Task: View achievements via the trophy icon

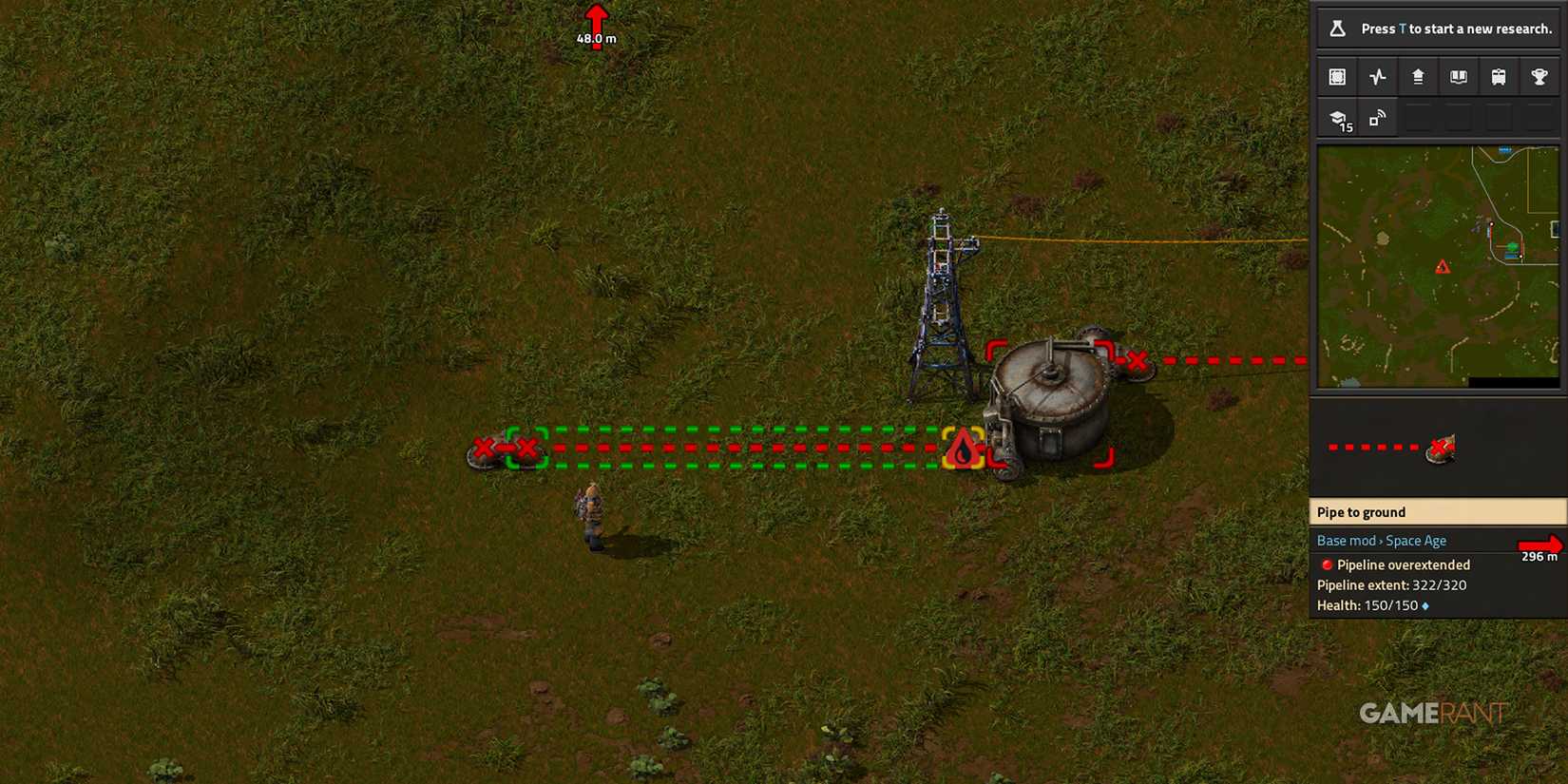Action: click(1539, 76)
